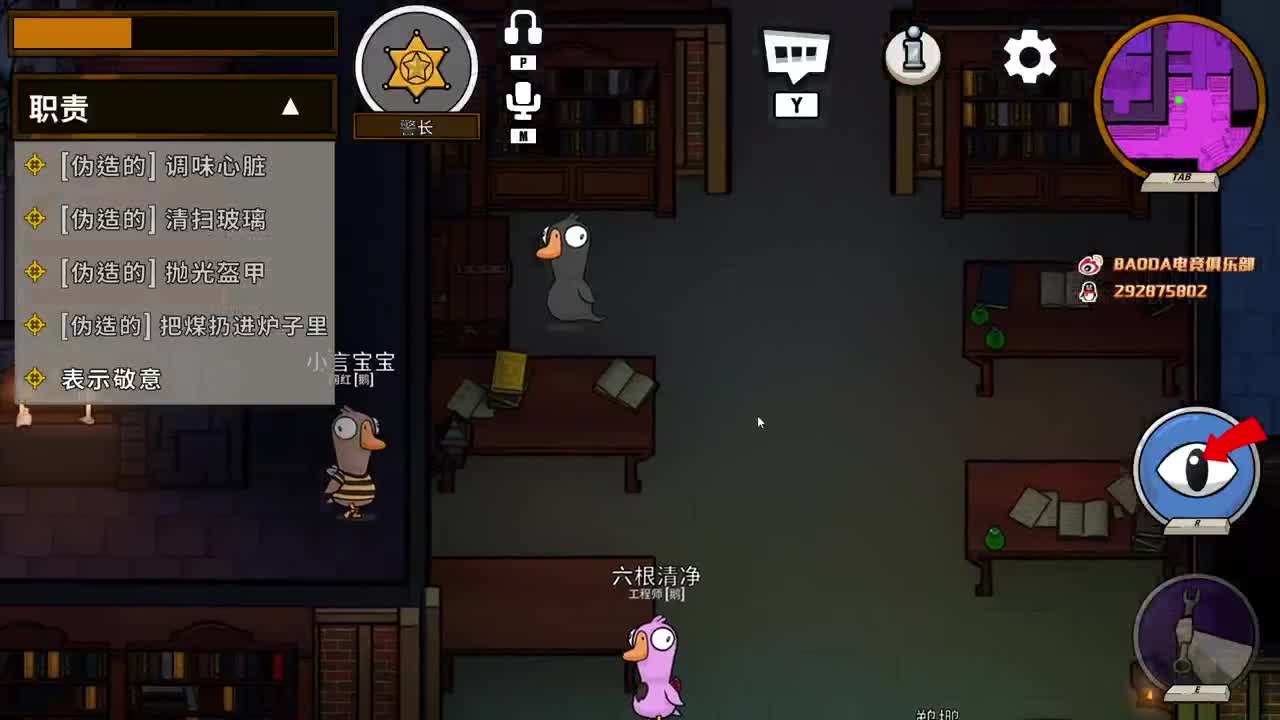
Task: Select the 警长 sheriff role badge
Action: [417, 65]
